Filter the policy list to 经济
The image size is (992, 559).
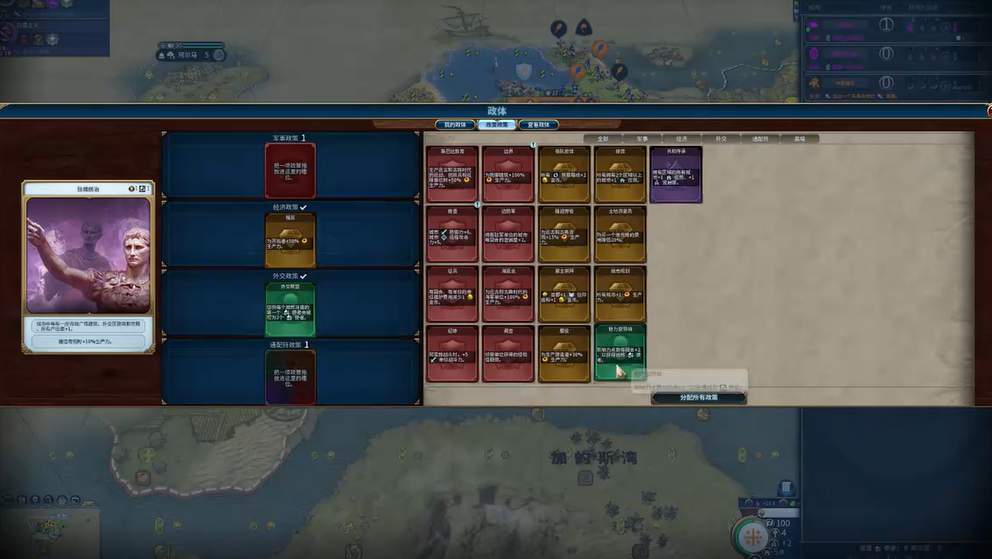[x=681, y=139]
